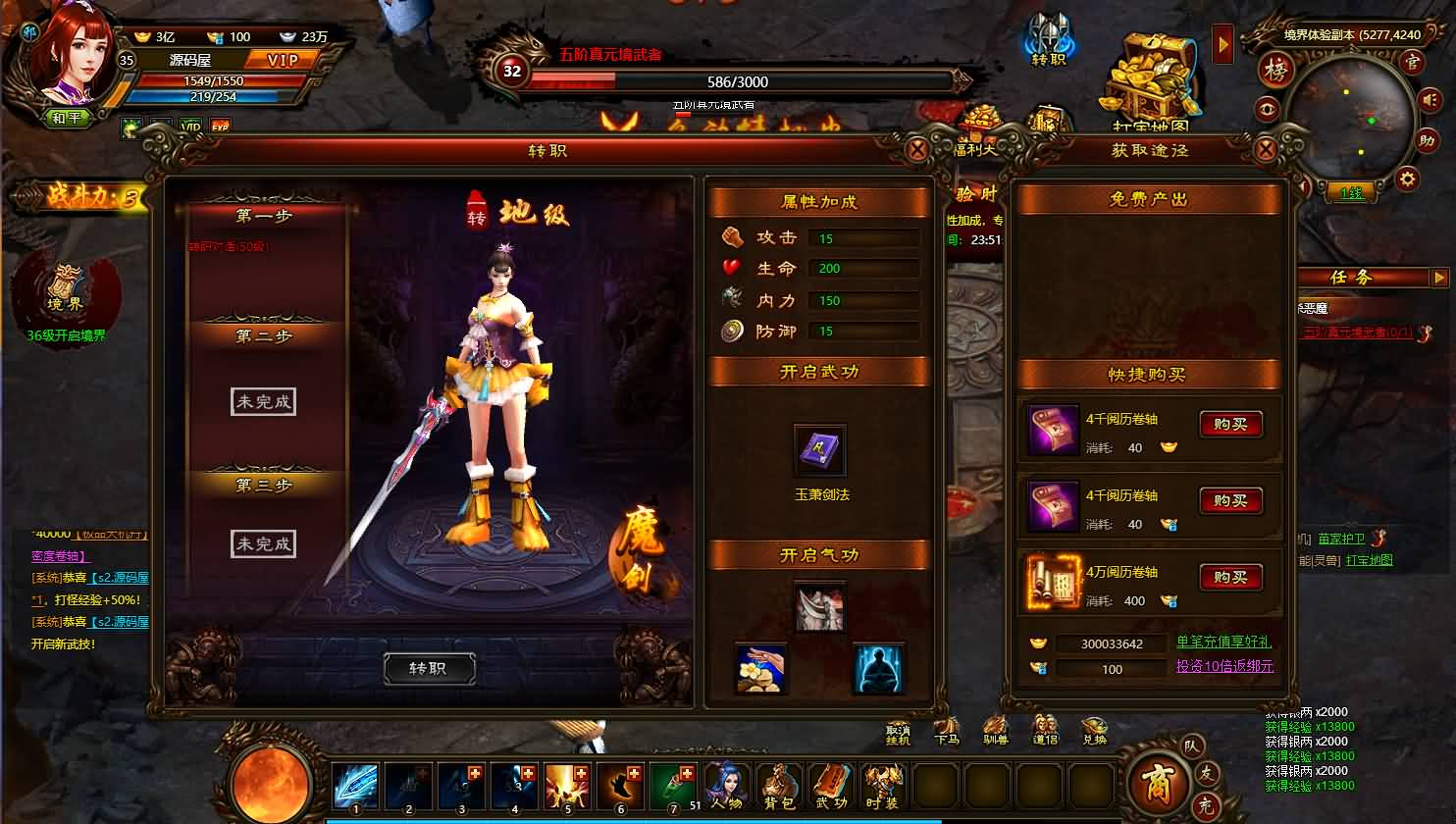Image resolution: width=1456 pixels, height=824 pixels.
Task: Buy the 400-cost 4万阅历卷轴 scroll
Action: (1229, 577)
